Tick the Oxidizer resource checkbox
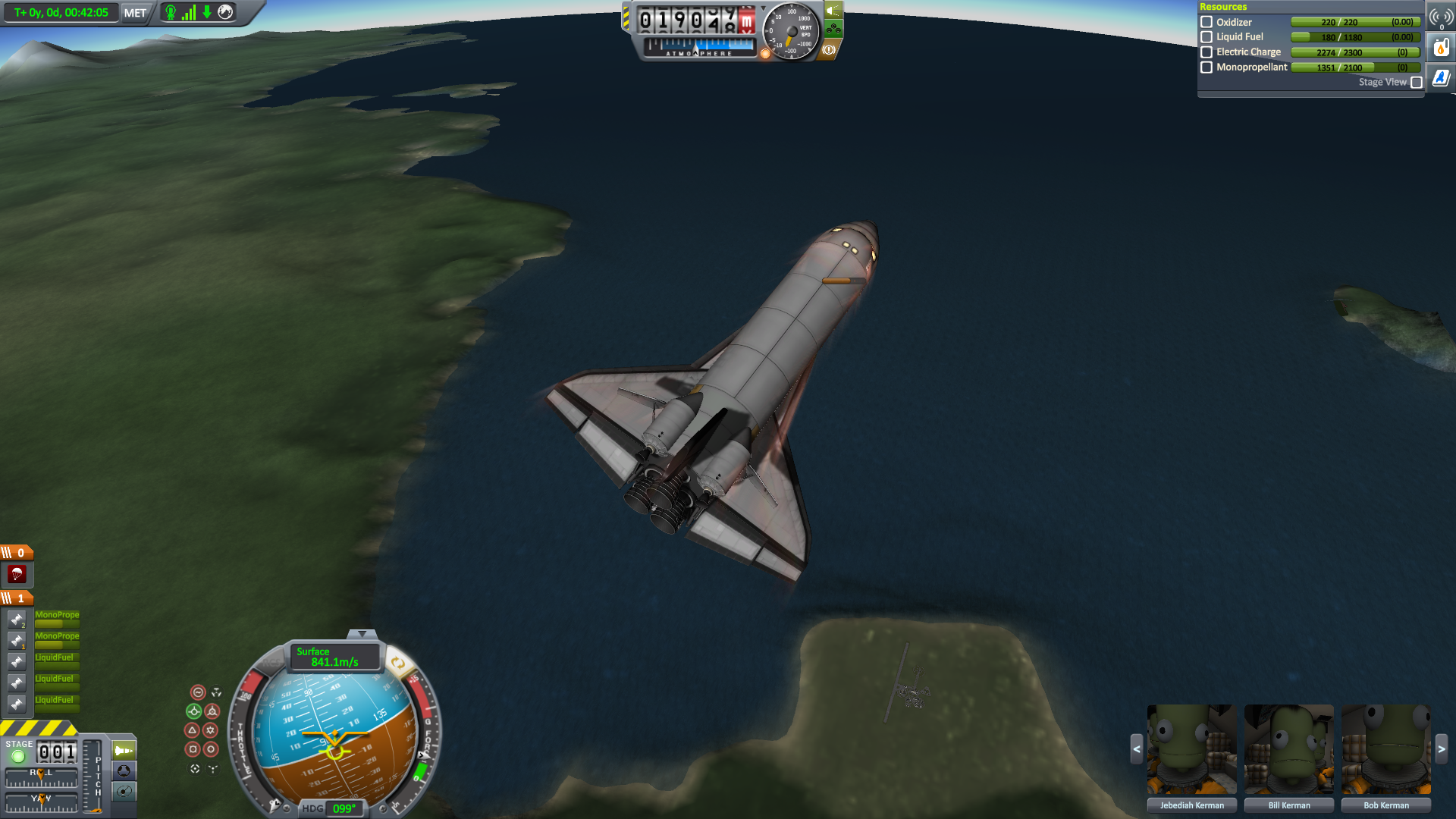Screen dimensions: 1456x819 click(x=1207, y=22)
